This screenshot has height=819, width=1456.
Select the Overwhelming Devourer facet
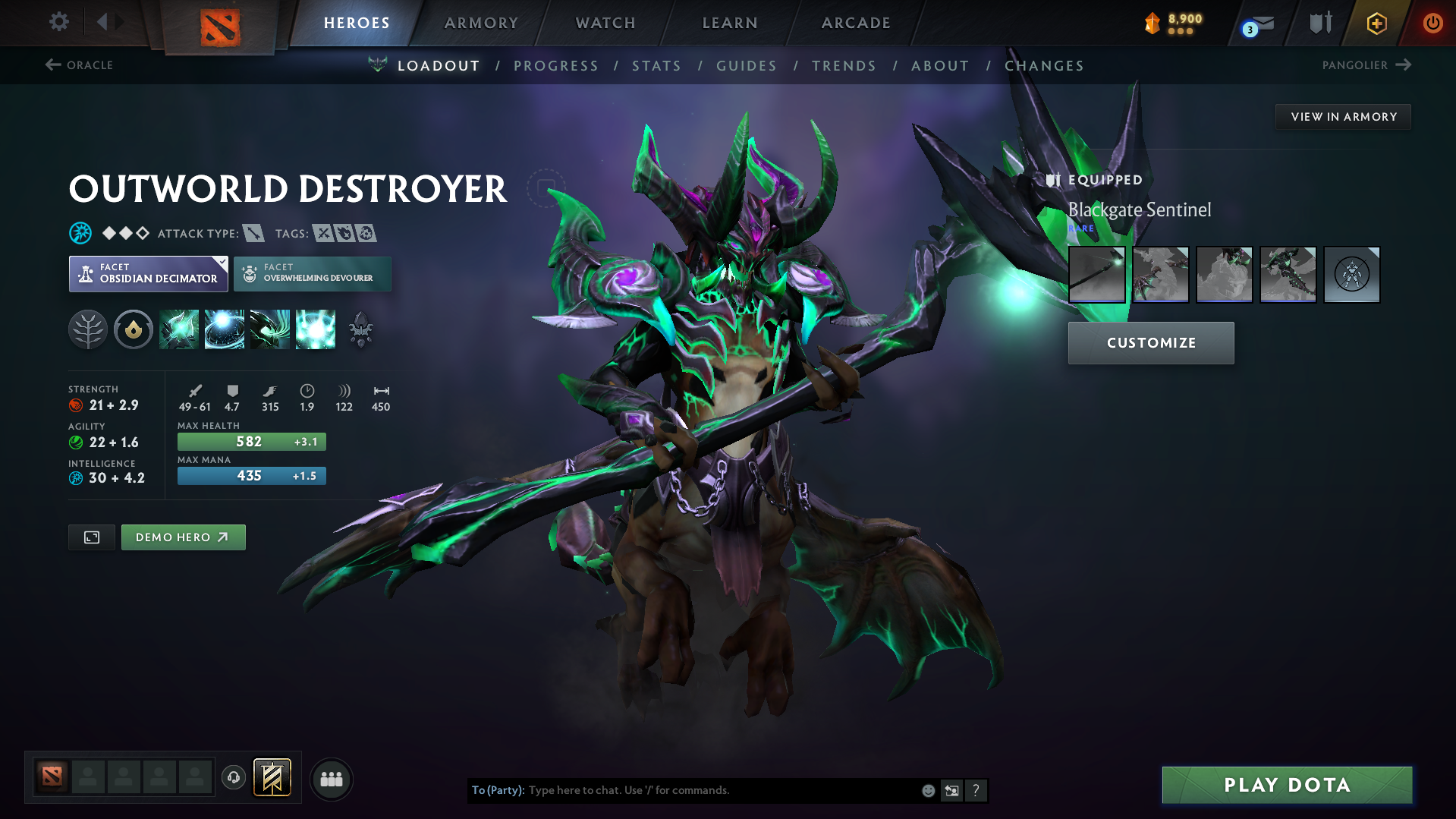click(312, 274)
